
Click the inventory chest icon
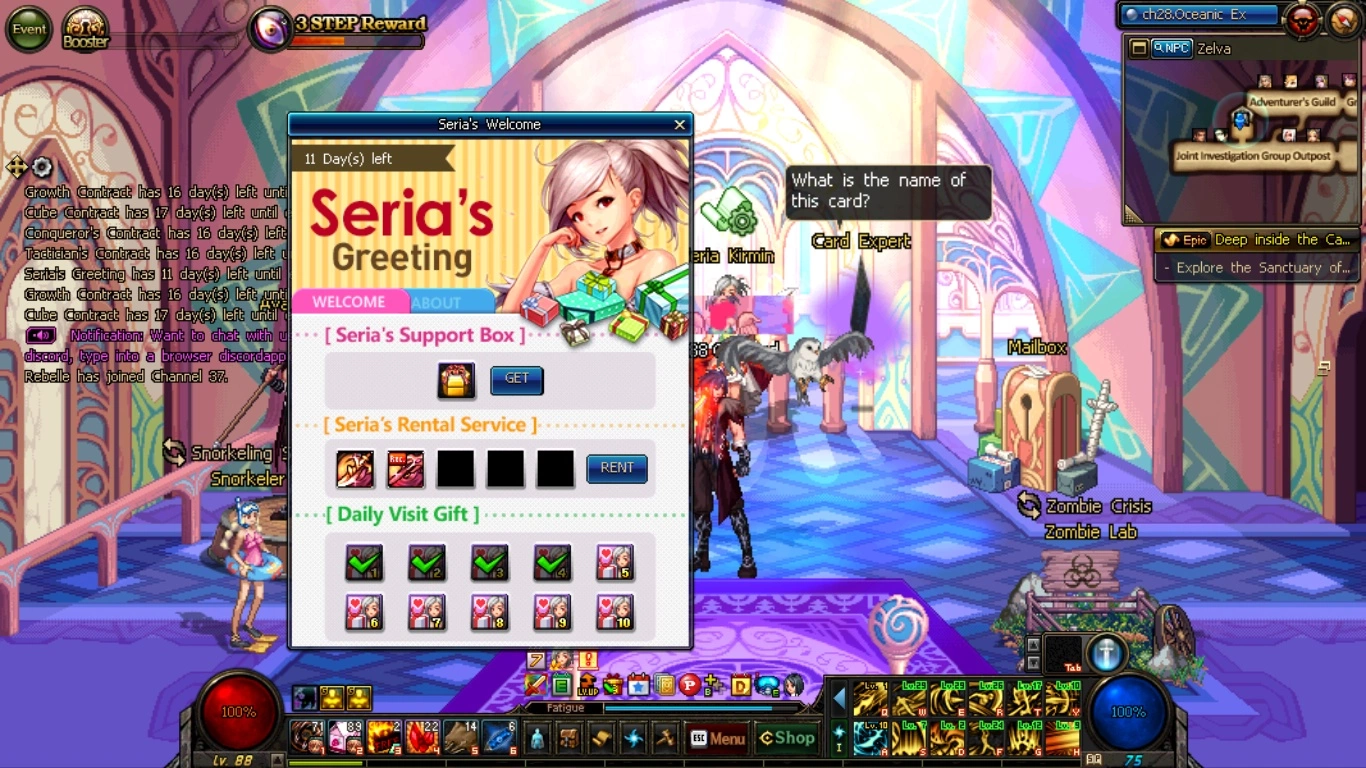(569, 739)
